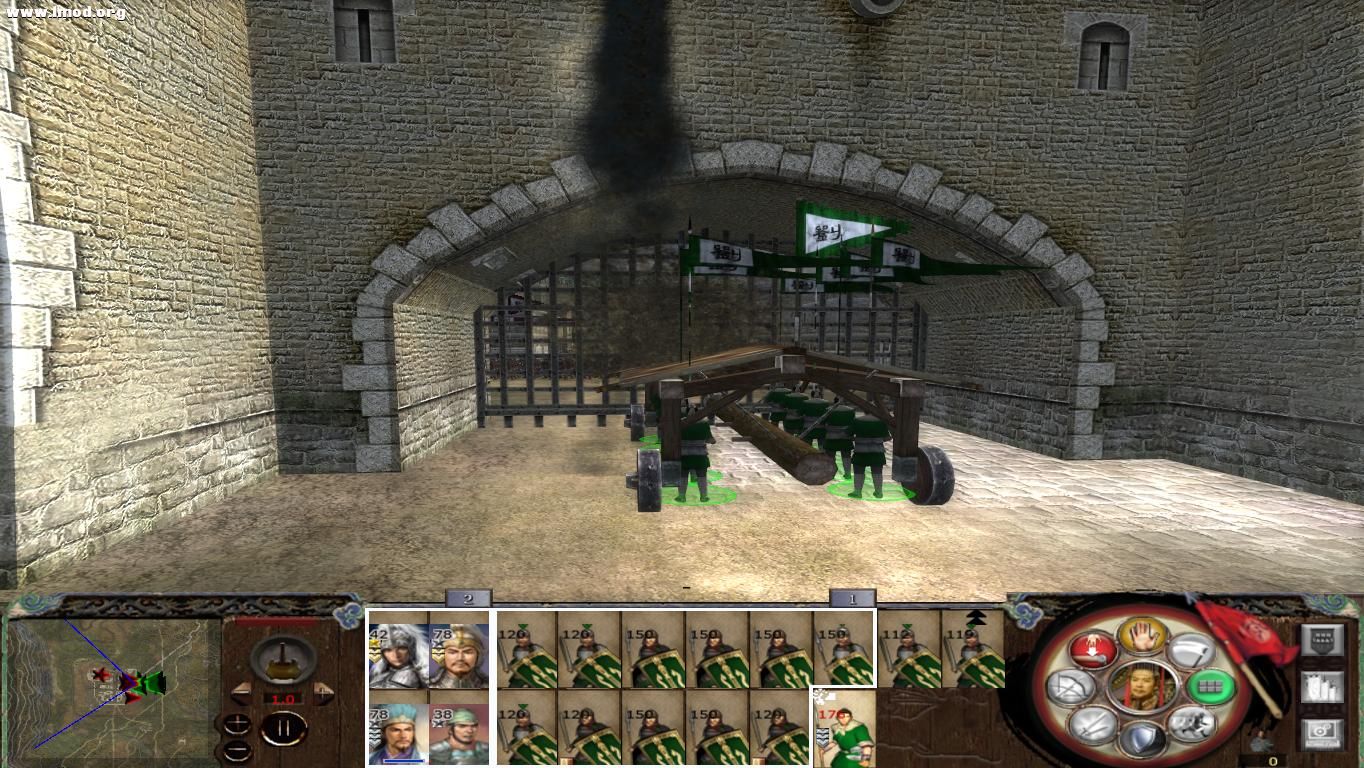Screen dimensions: 1364x768
Task: Toggle running with the sprinting soldier icon
Action: coord(1191,724)
